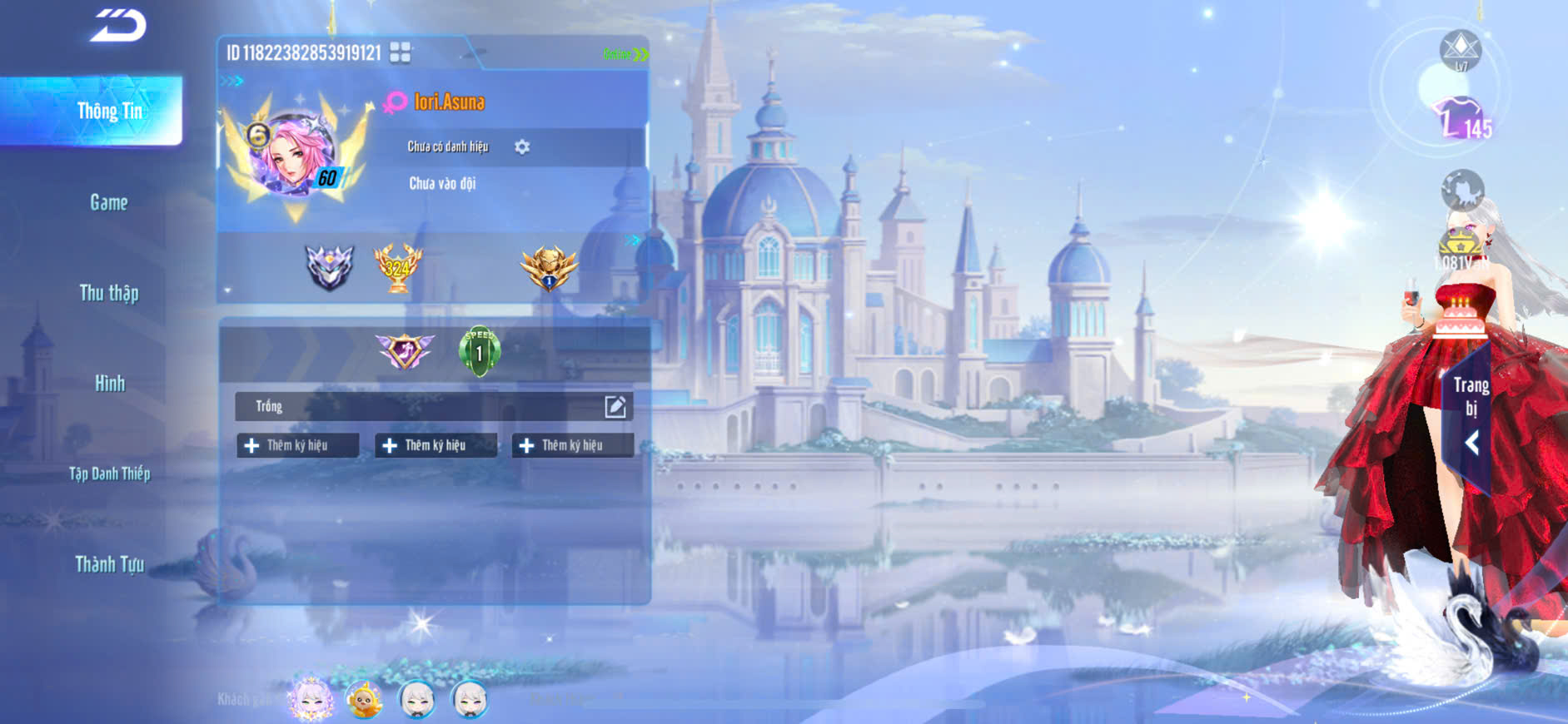The height and width of the screenshot is (724, 1568).
Task: Select the Tập Danh Thiếp tab
Action: (109, 474)
